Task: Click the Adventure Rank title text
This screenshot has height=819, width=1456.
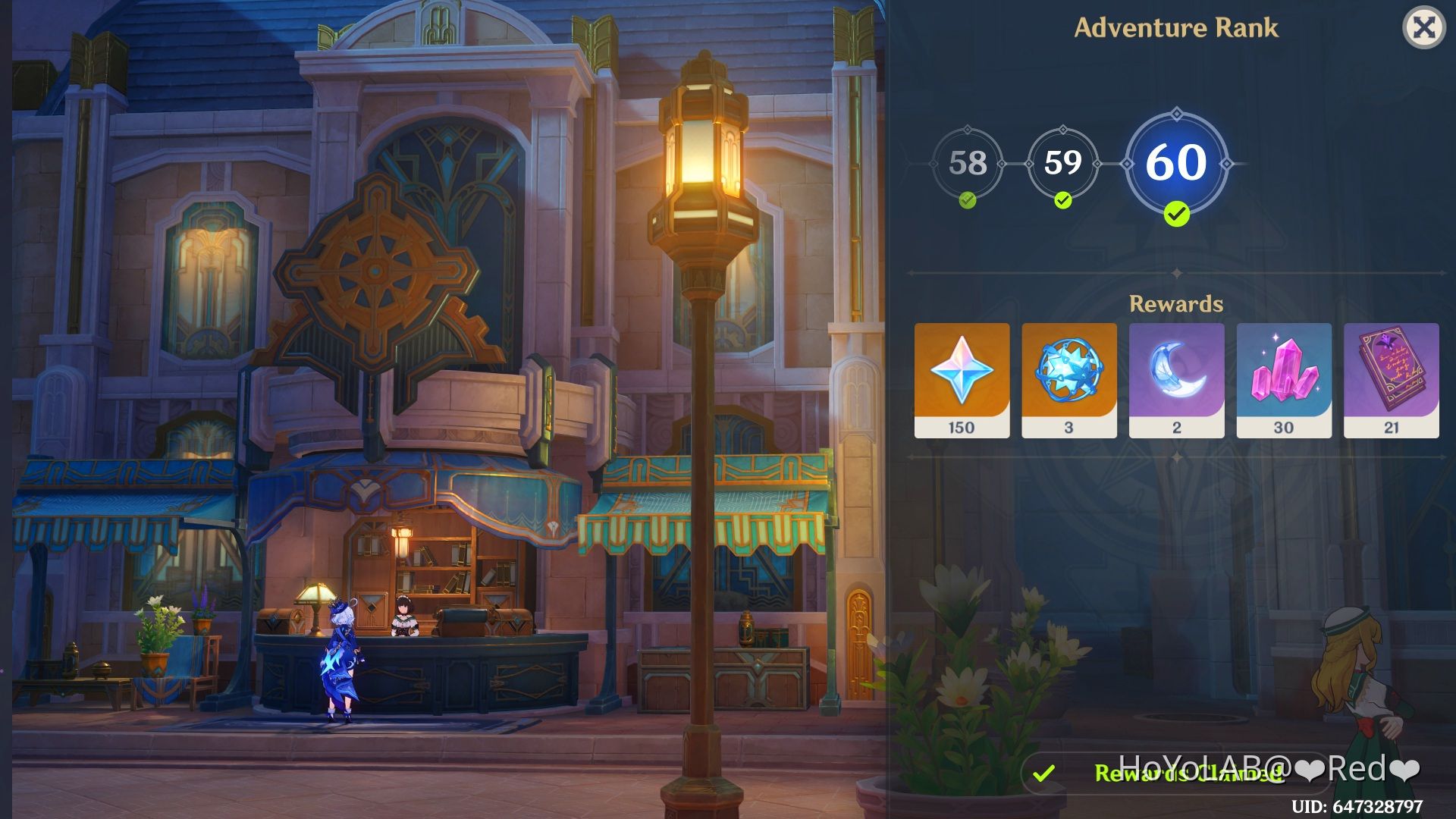Action: [x=1178, y=28]
